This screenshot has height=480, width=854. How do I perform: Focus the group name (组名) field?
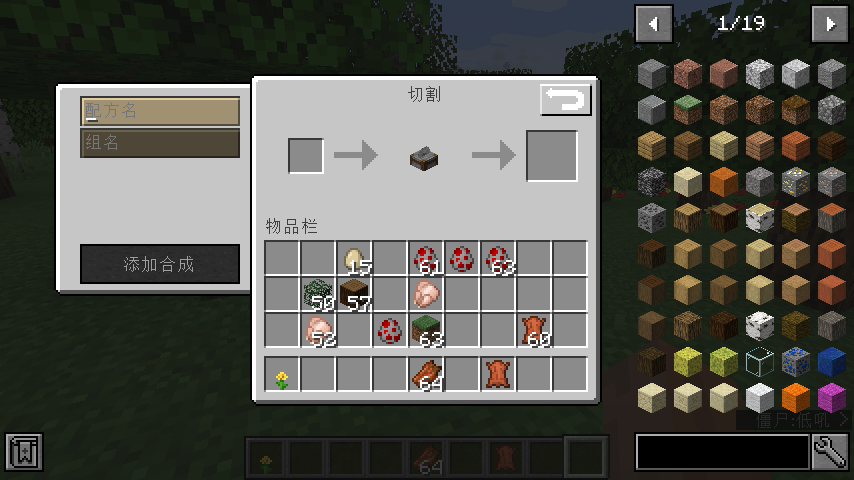point(160,143)
